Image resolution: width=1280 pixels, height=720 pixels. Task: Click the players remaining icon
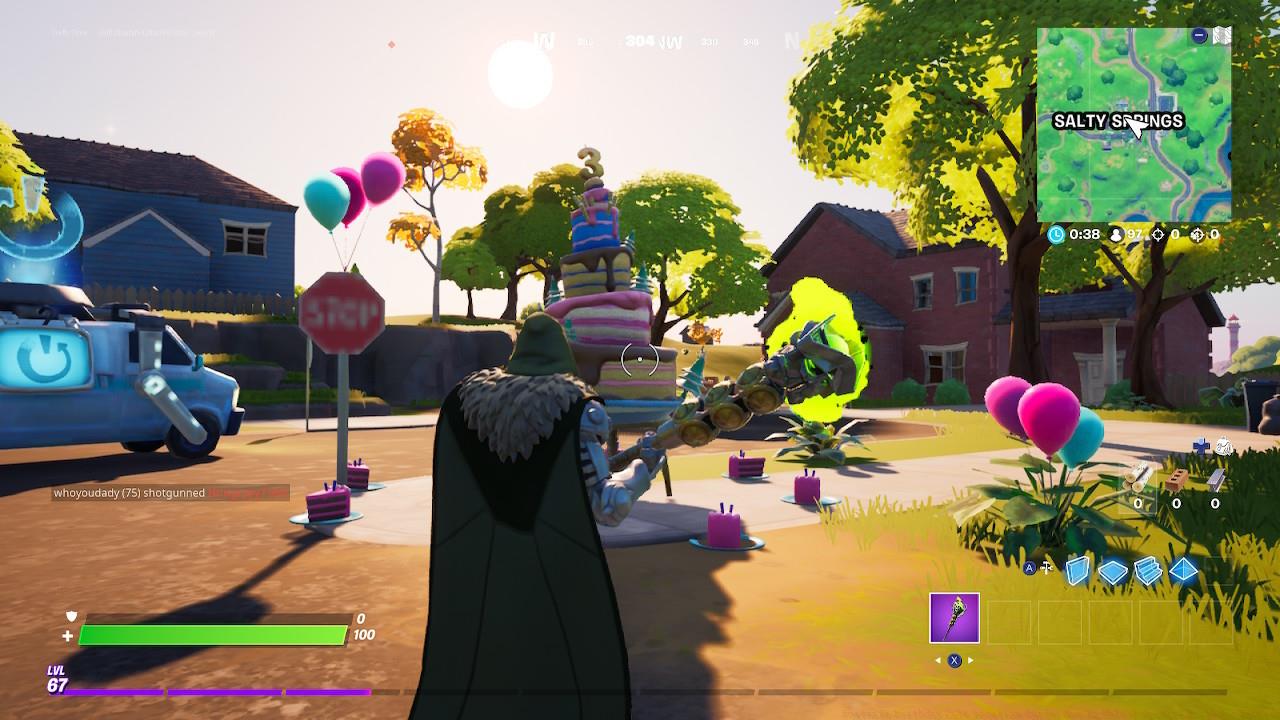[1117, 234]
